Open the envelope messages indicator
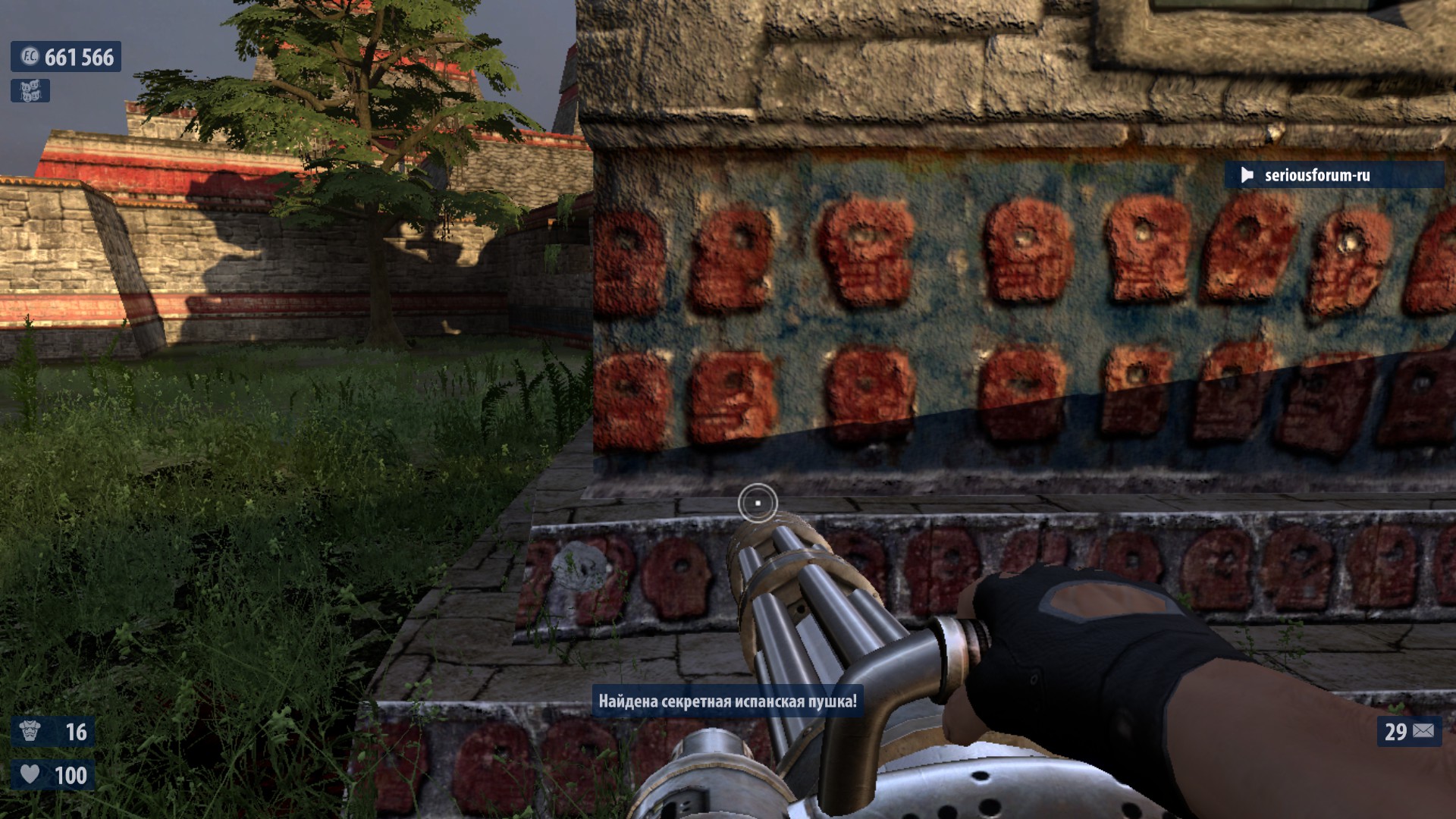This screenshot has height=819, width=1456. (1423, 731)
